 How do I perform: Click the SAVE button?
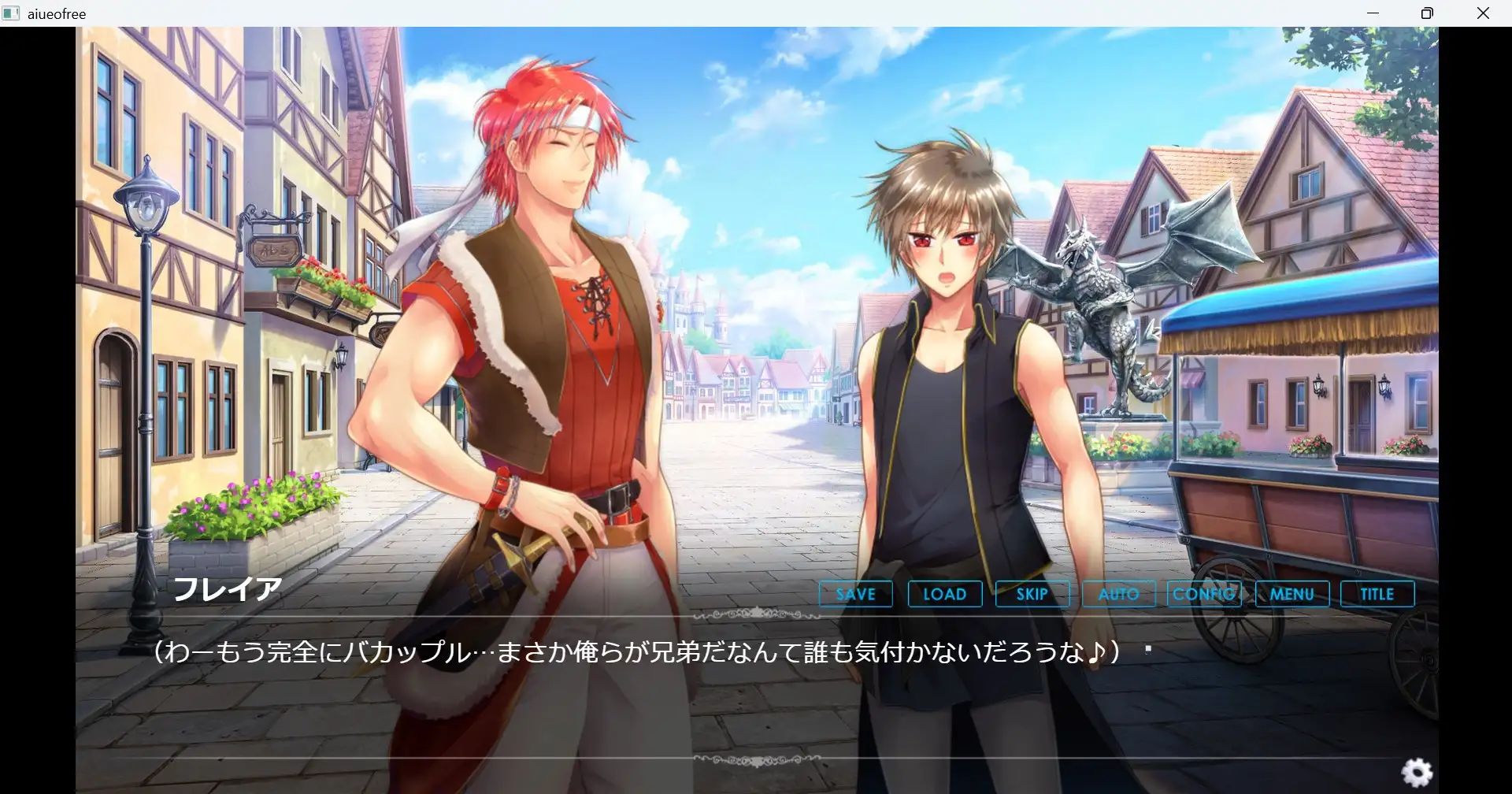pos(855,594)
